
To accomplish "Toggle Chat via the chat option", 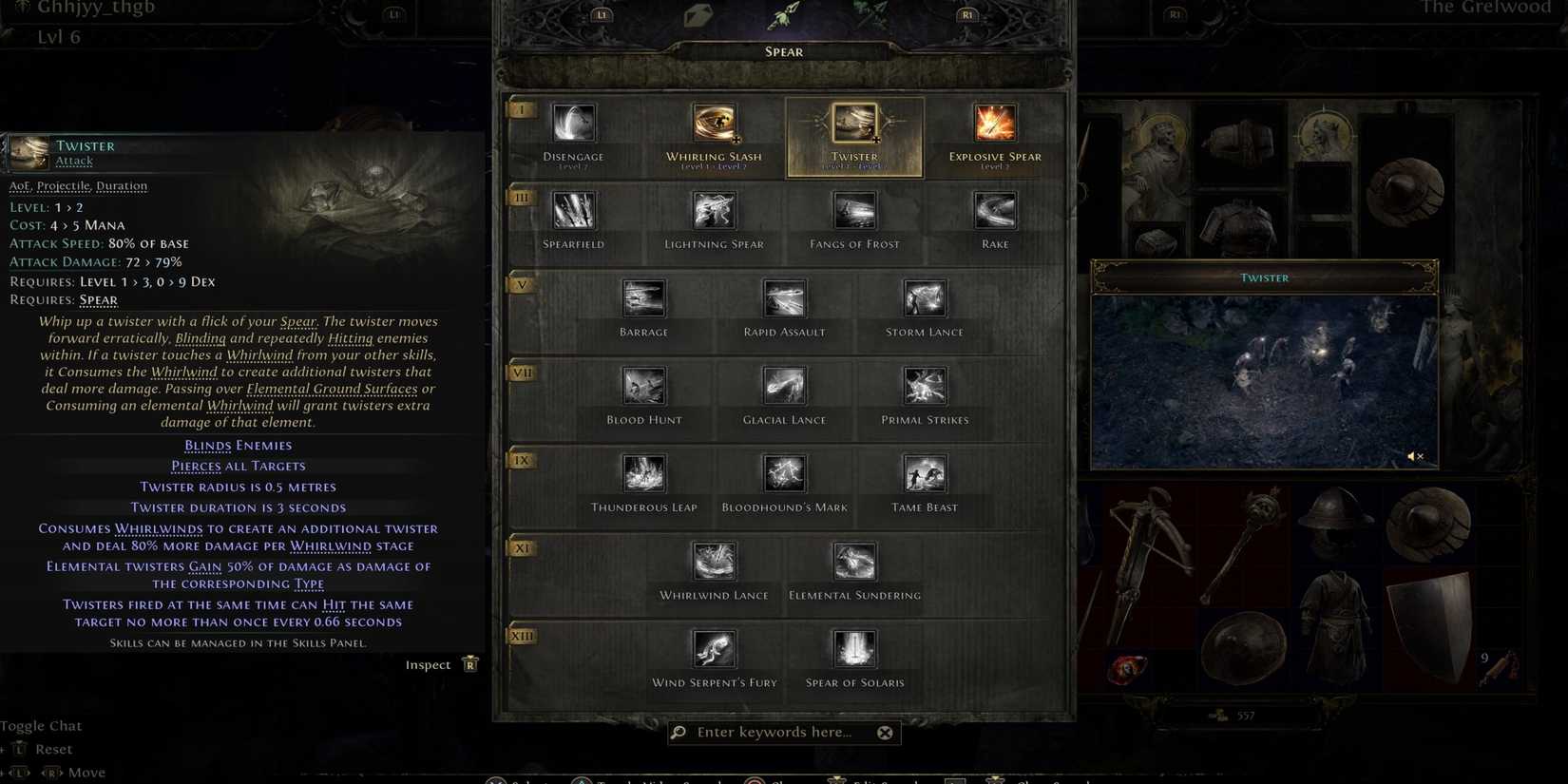I will point(42,725).
